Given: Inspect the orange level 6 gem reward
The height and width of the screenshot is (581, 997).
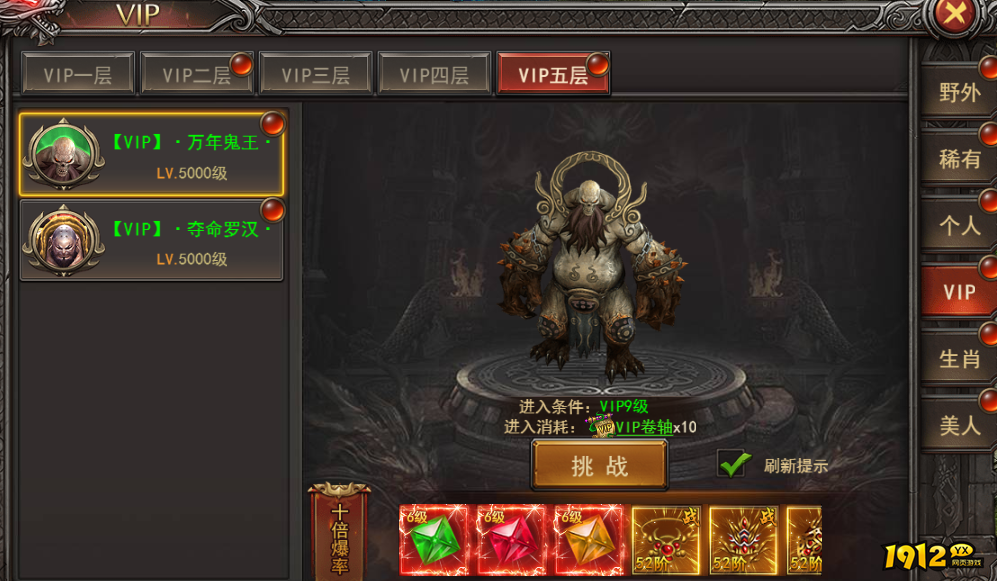Looking at the screenshot, I should pos(589,540).
